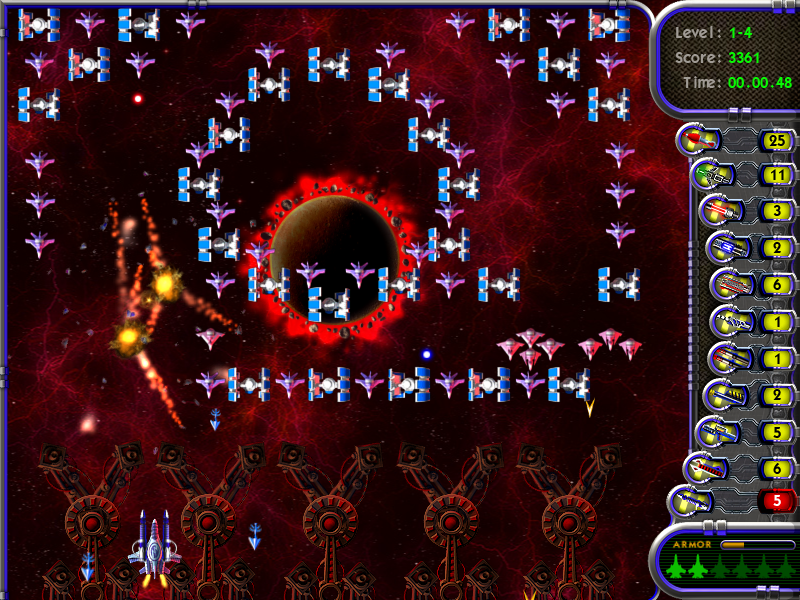
Task: Choose the green-tipped gun with 11 ammo
Action: coord(709,177)
